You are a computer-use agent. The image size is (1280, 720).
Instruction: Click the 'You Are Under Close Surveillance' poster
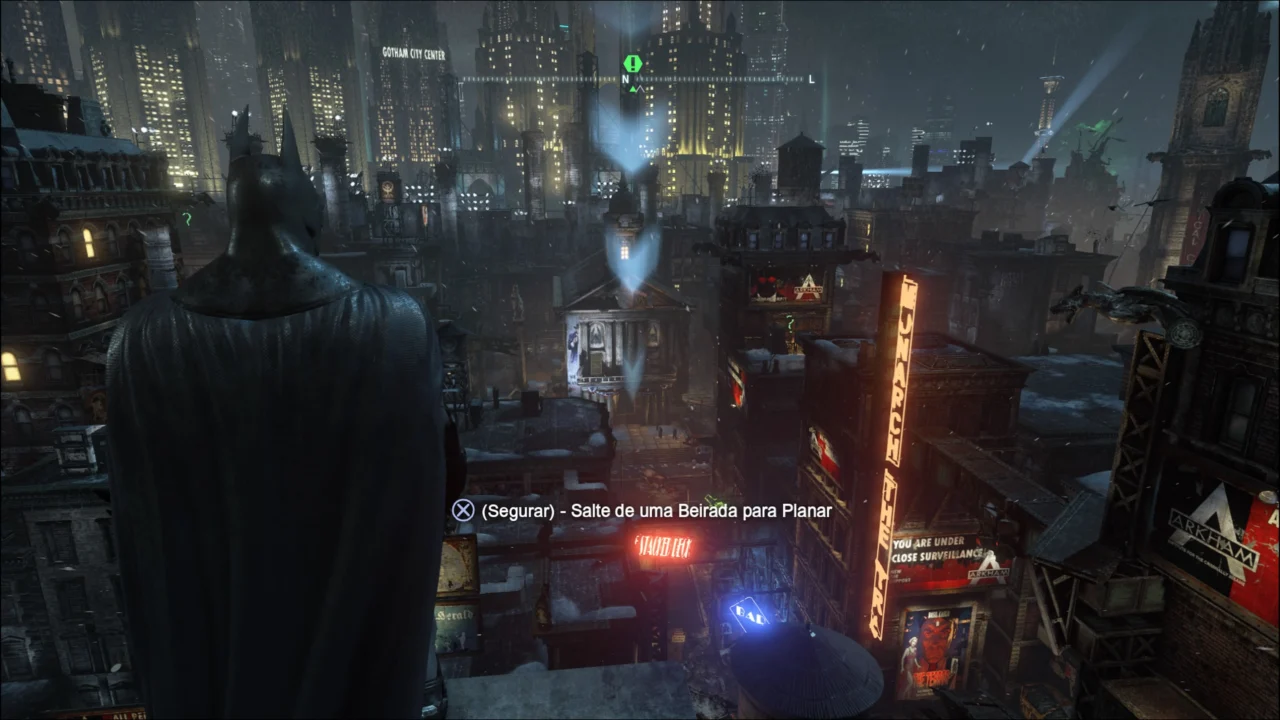coord(932,546)
